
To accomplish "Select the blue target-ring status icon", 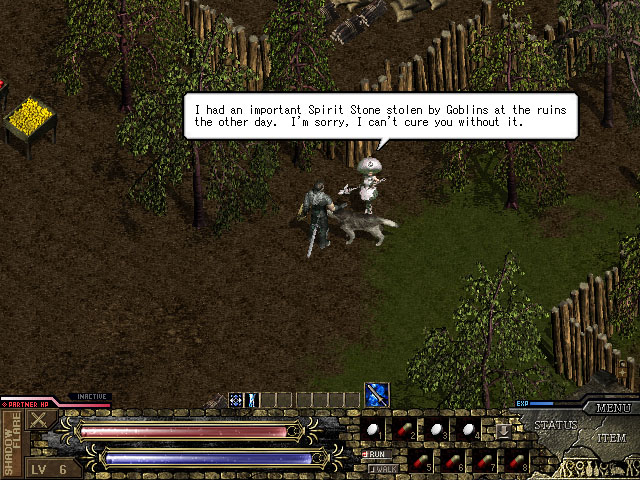I will click(x=236, y=400).
